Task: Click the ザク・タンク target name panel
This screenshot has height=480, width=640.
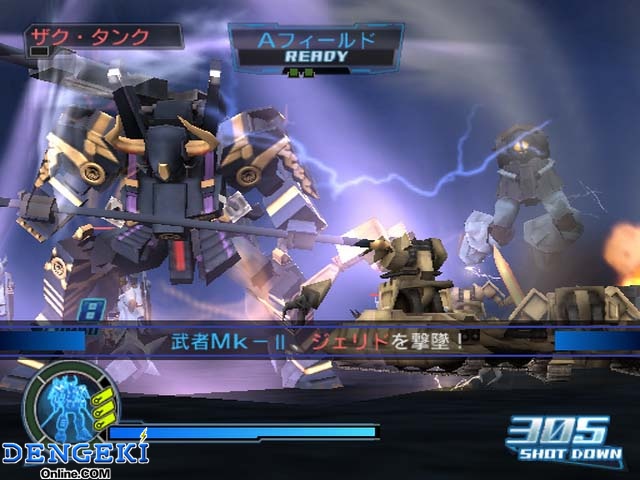Action: [x=103, y=37]
